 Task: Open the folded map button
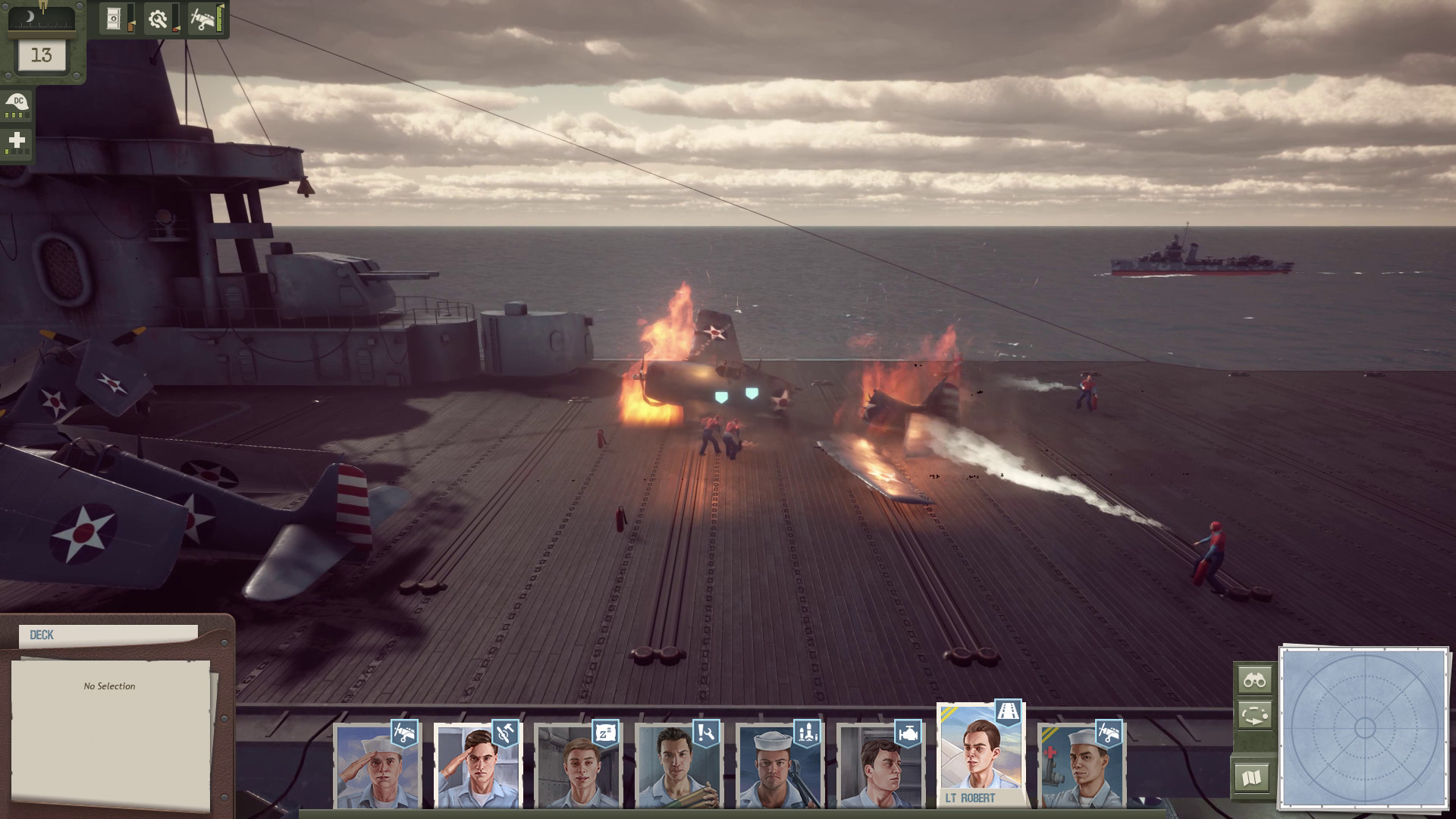pos(1252,778)
